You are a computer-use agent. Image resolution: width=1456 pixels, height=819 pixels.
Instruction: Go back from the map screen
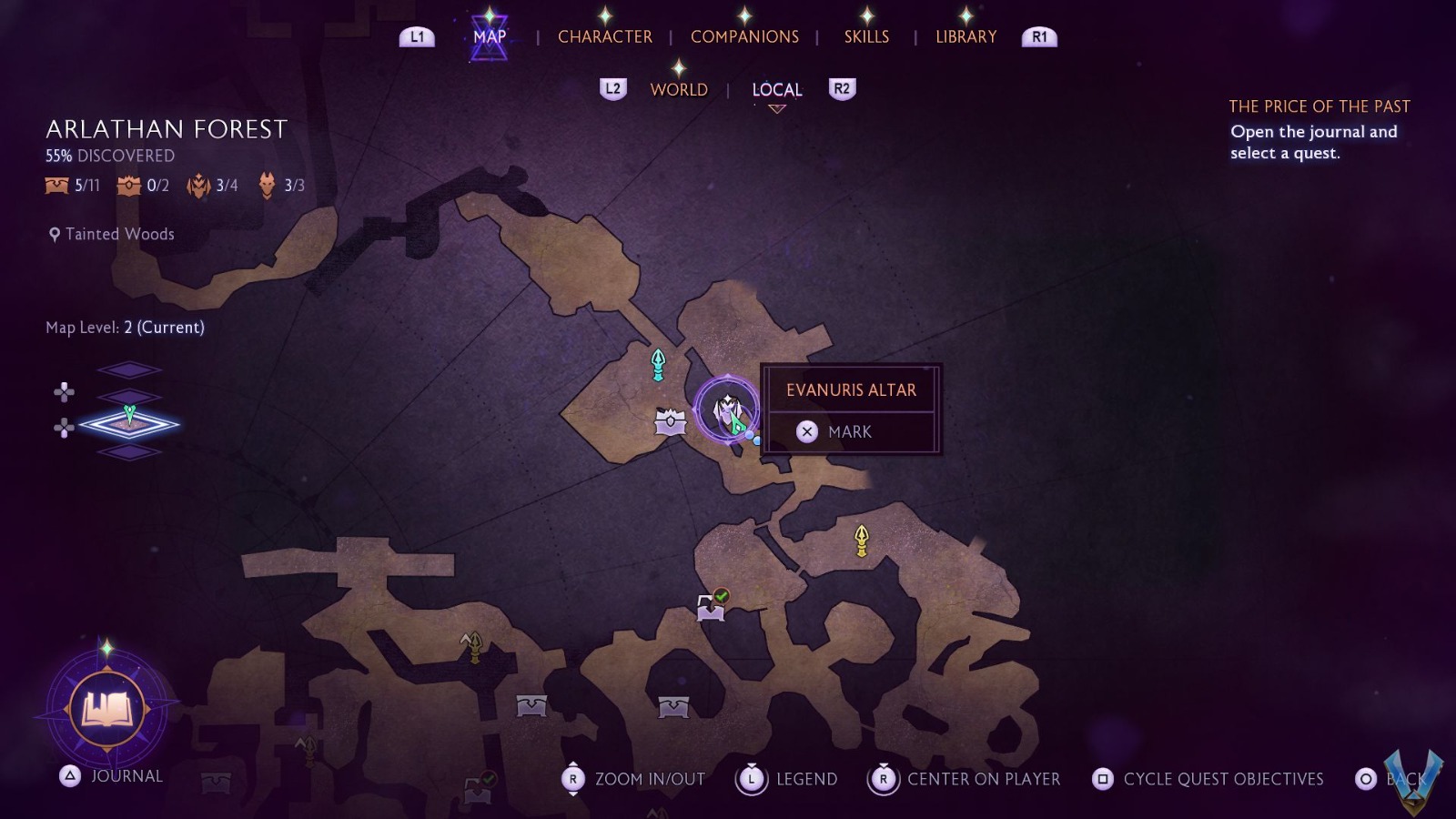(1390, 779)
